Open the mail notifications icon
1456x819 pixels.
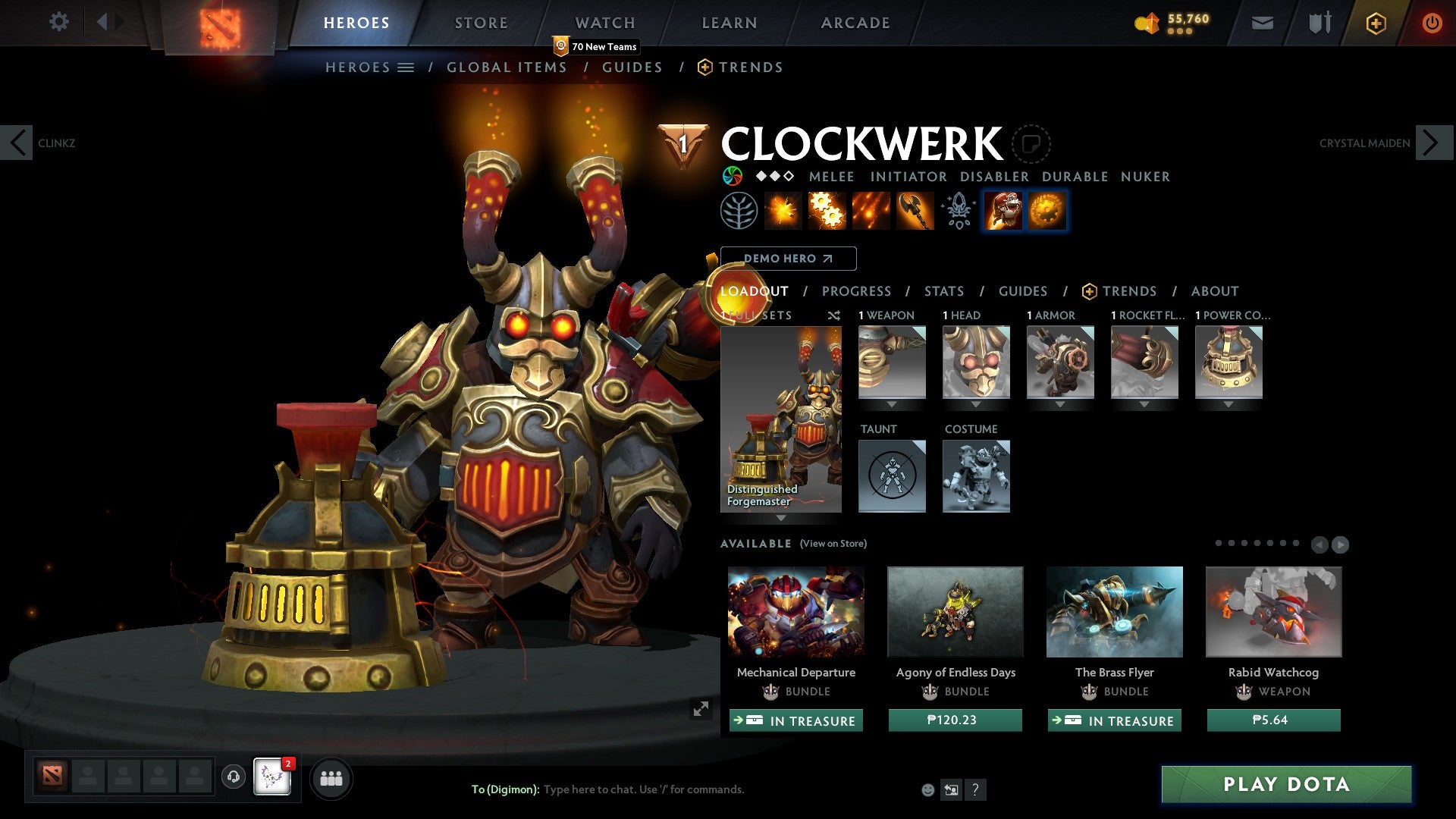tap(1262, 23)
